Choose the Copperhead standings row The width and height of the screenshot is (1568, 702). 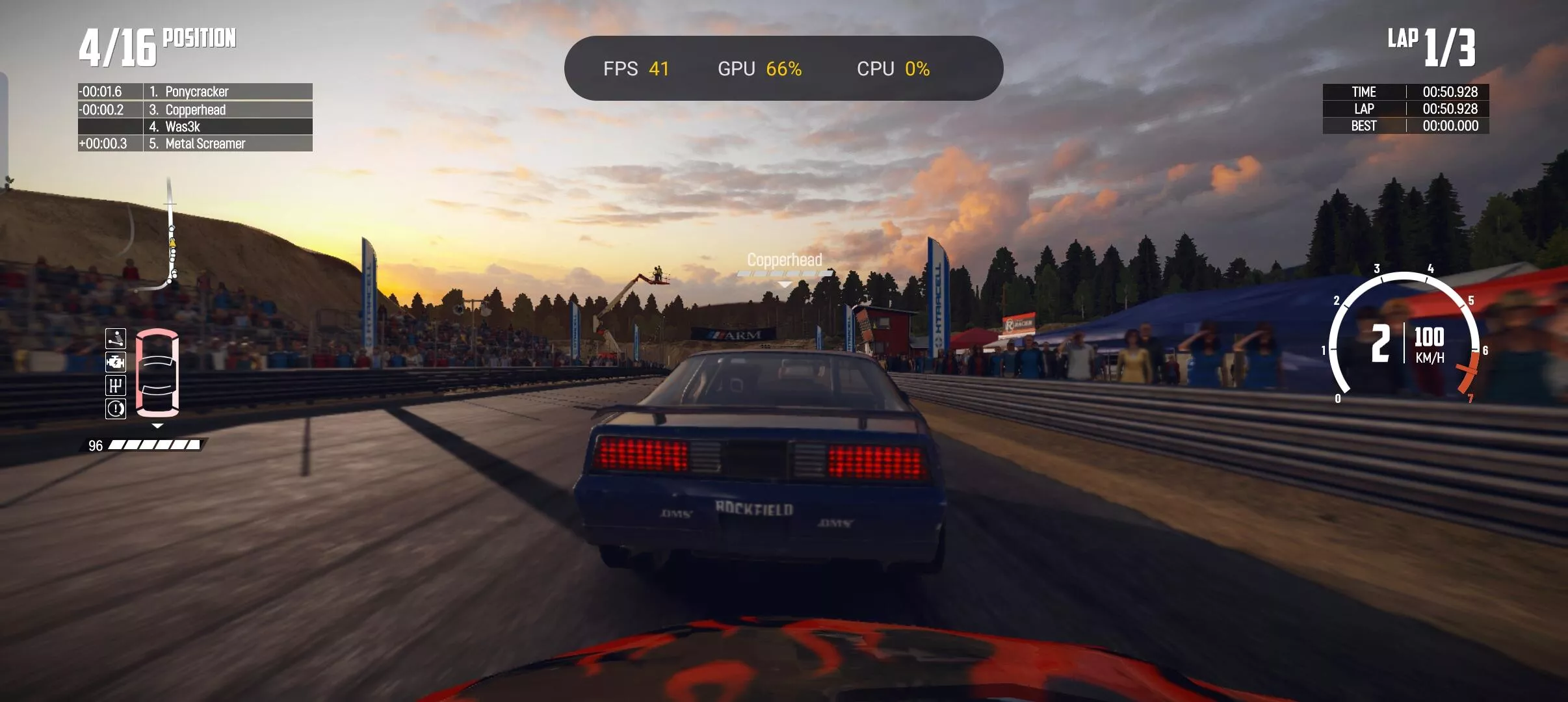tap(195, 110)
